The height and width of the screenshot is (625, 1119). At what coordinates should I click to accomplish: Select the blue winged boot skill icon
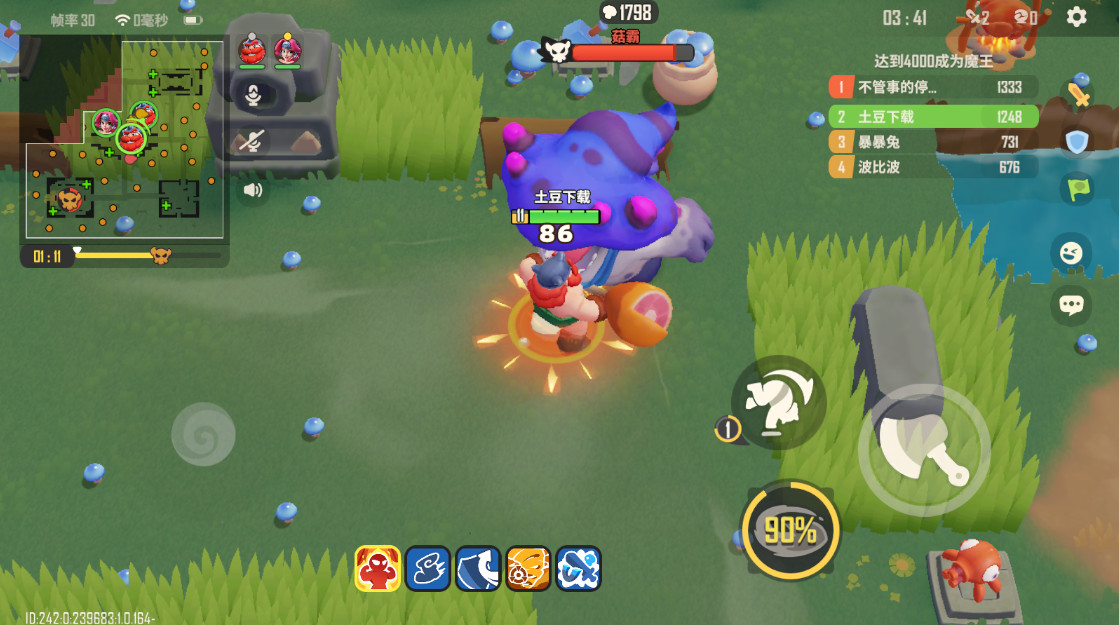click(427, 568)
